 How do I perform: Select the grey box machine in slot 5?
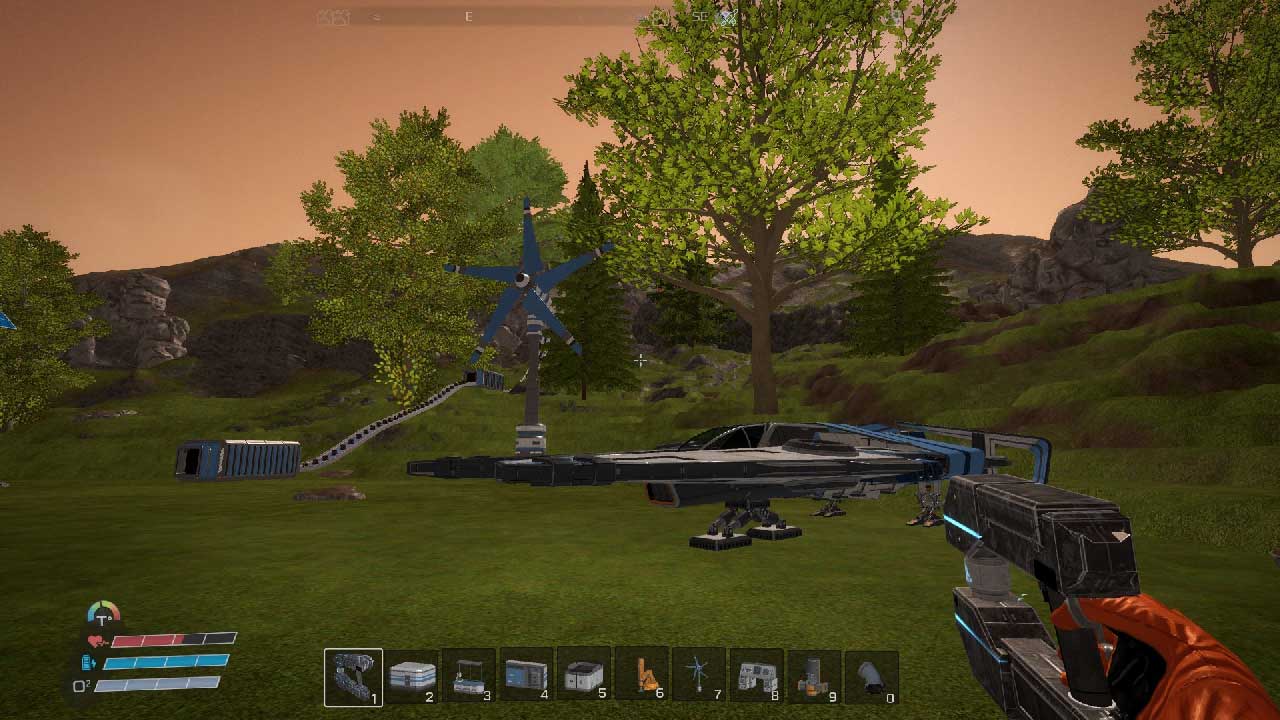click(x=584, y=677)
